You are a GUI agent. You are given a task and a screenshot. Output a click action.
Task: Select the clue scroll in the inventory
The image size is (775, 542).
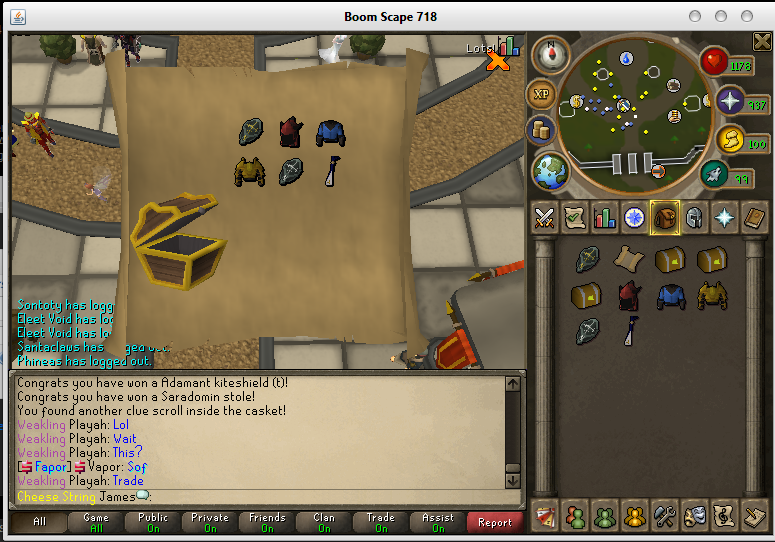tap(627, 259)
